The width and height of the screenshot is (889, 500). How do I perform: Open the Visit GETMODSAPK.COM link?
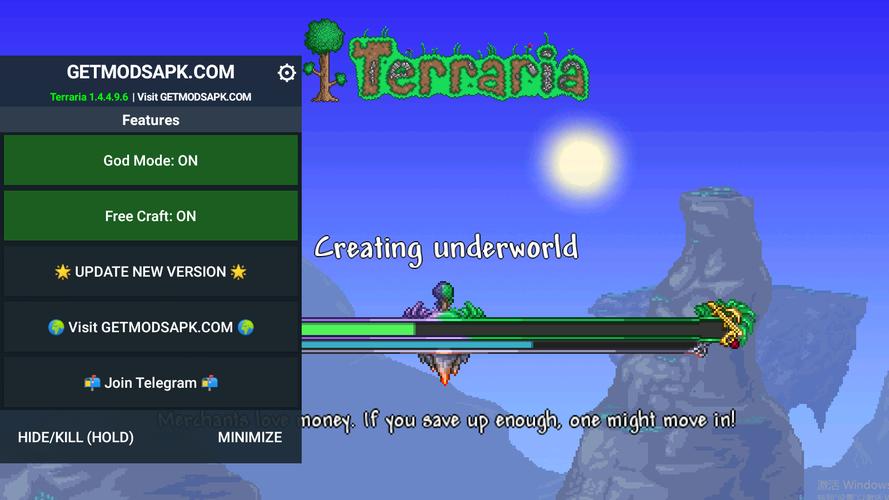(151, 327)
